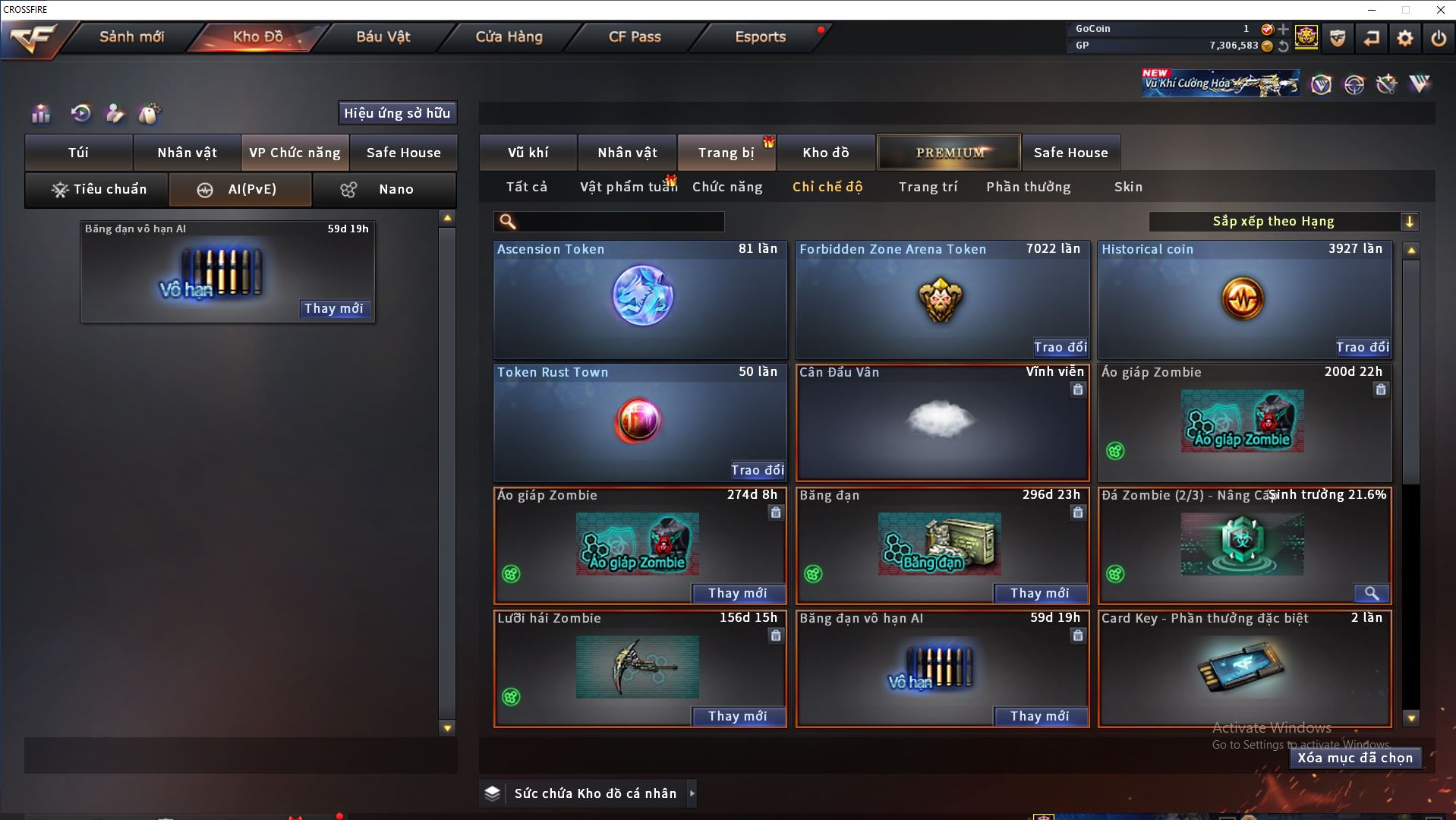Viewport: 1456px width, 820px height.
Task: Close the CROSSFIRE window
Action: coord(1440,10)
